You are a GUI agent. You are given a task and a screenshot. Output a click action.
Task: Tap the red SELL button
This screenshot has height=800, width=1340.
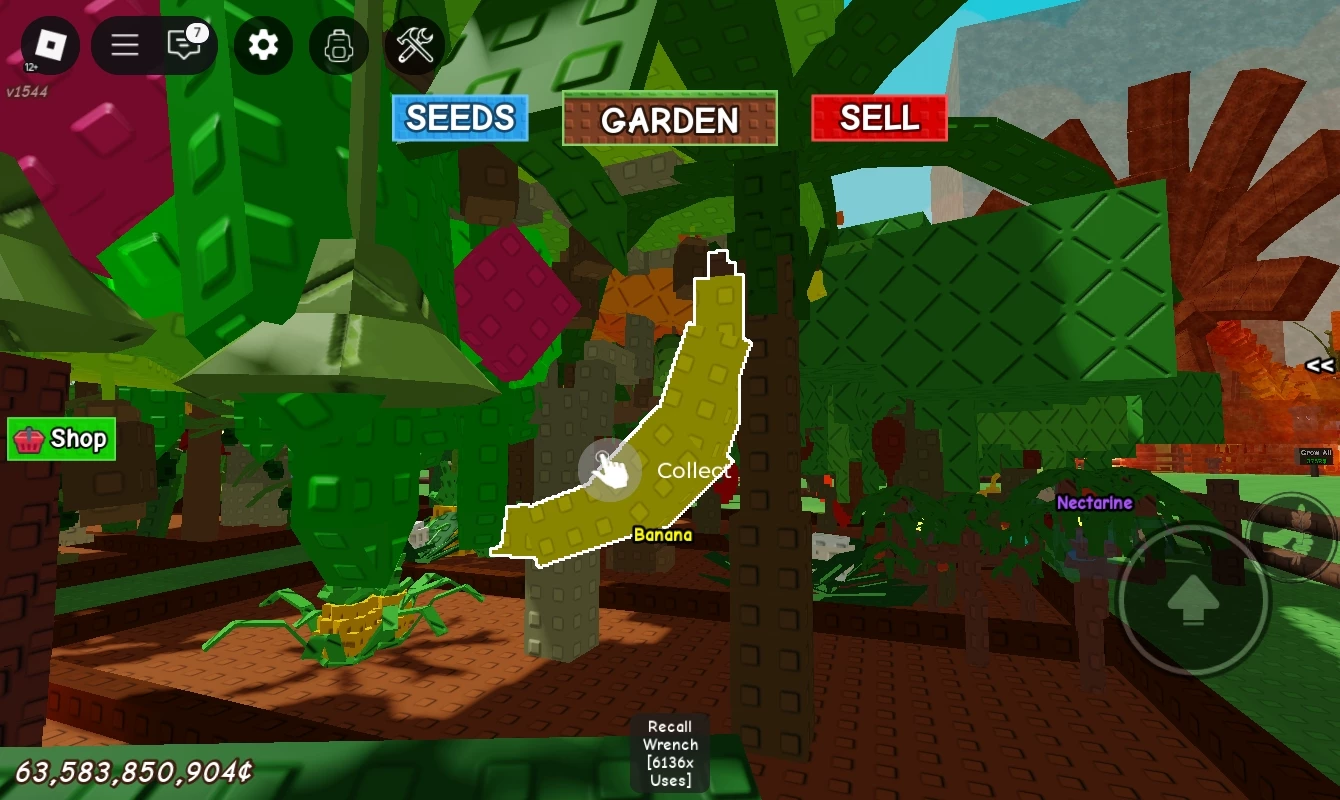tap(878, 118)
